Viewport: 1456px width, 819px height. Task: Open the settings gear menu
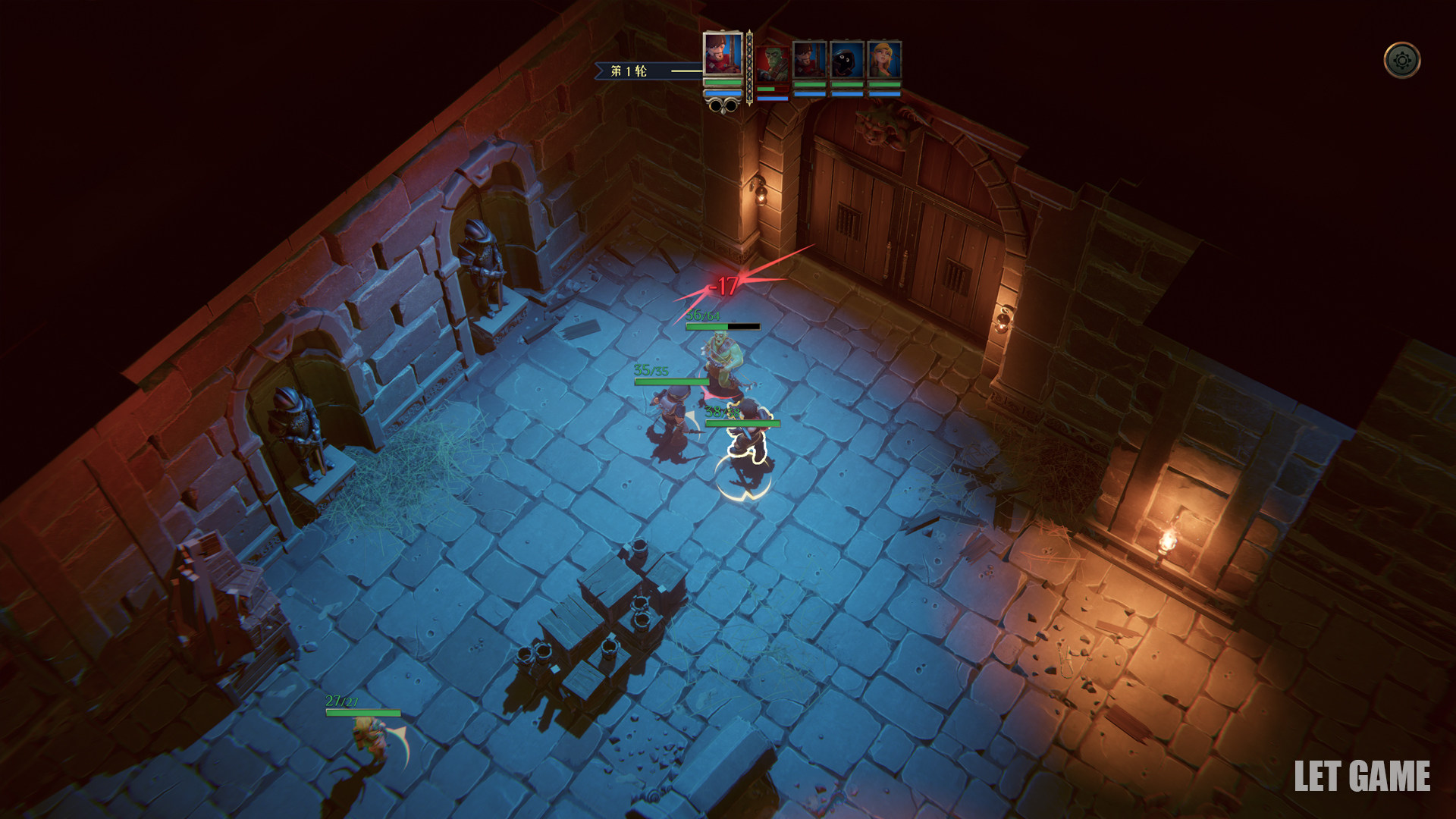pos(1401,60)
